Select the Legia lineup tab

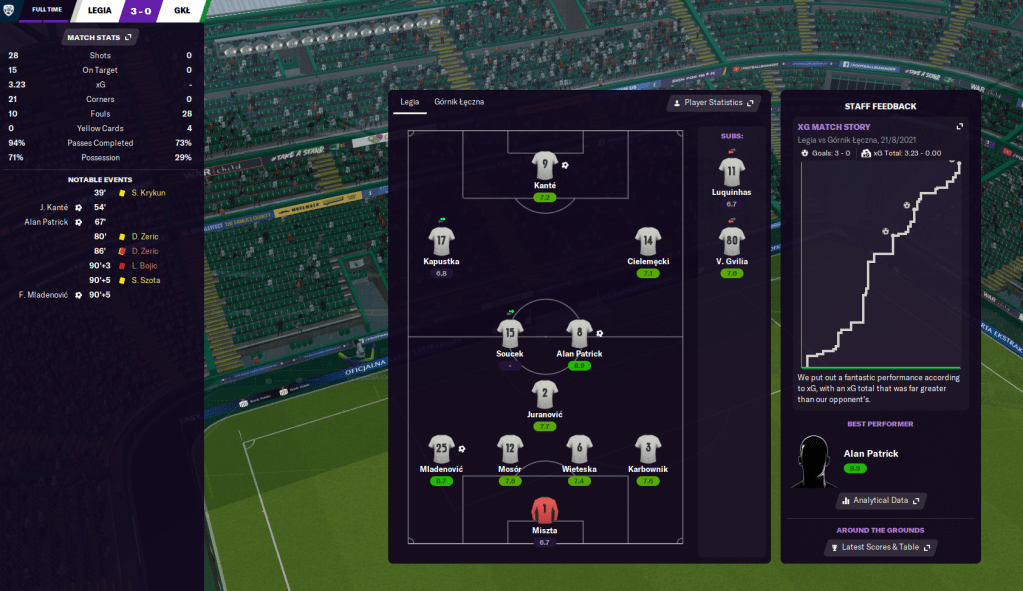coord(410,102)
